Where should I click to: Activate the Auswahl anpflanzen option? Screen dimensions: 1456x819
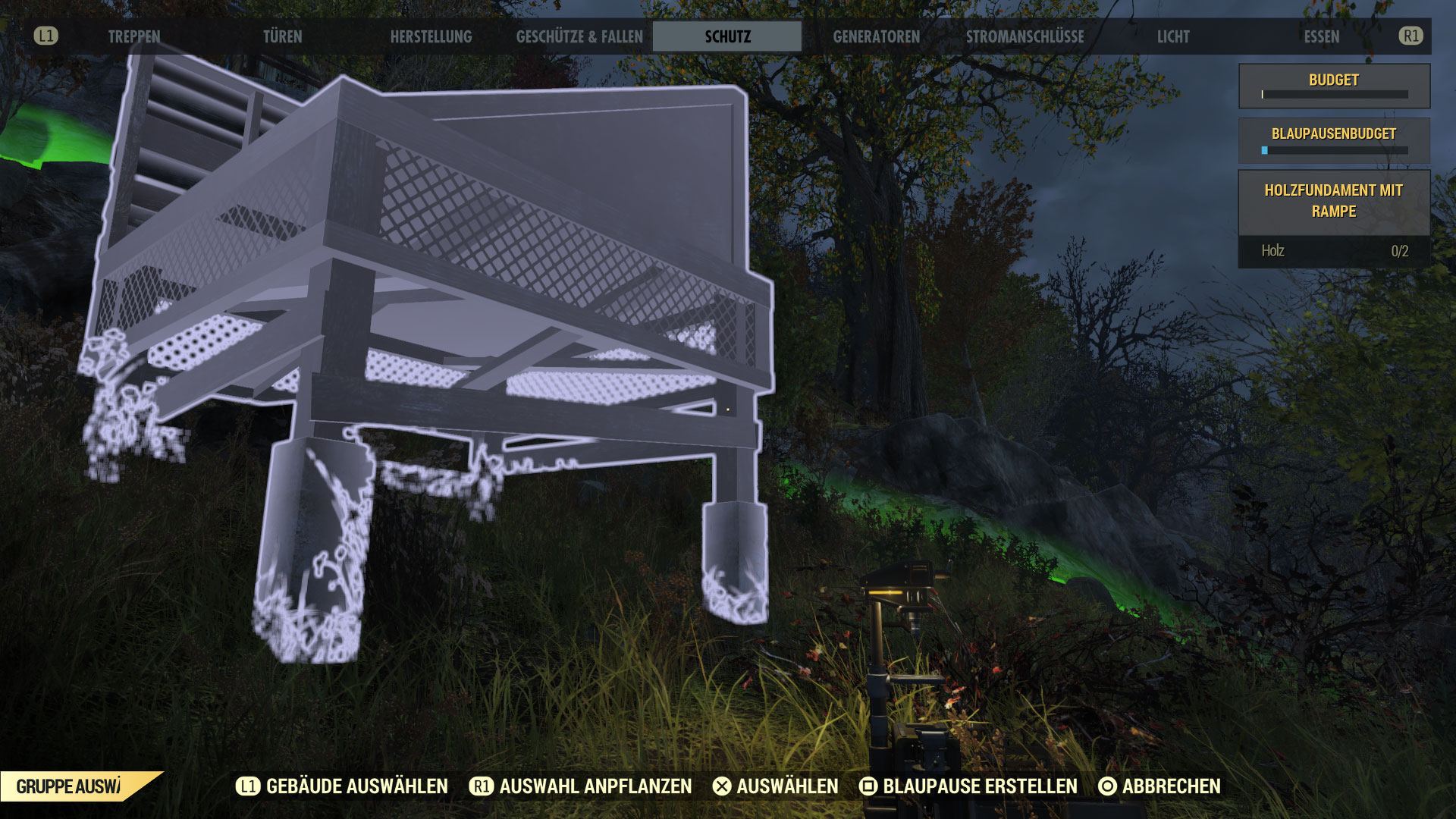(x=581, y=786)
